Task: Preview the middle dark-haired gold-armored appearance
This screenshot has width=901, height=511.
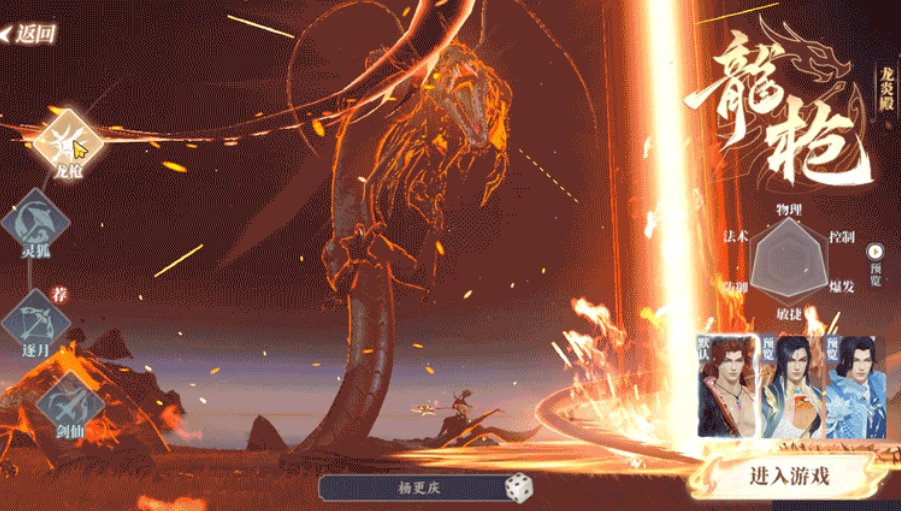Action: [x=791, y=386]
